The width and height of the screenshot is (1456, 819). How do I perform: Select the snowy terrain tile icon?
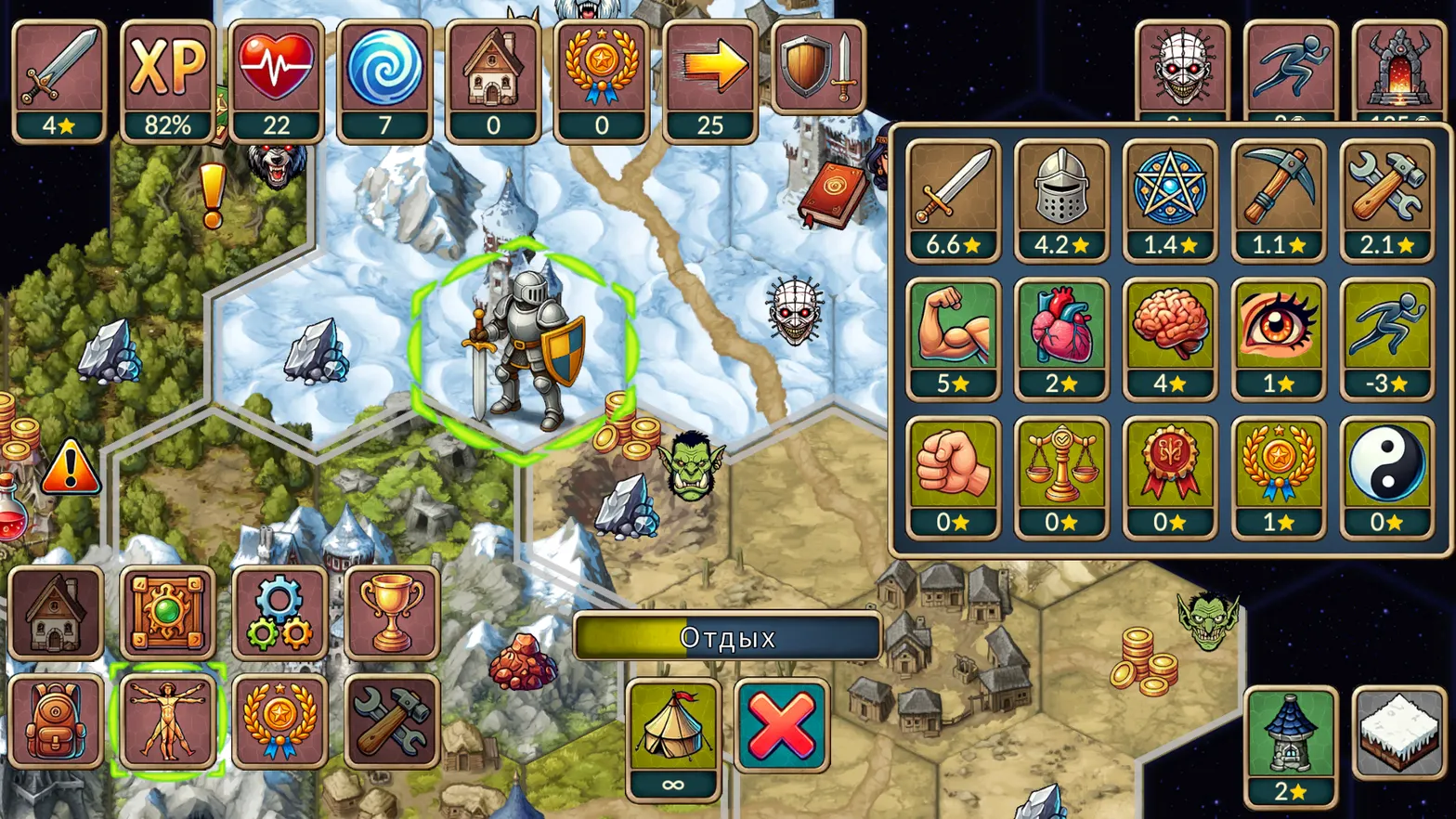tap(1398, 732)
